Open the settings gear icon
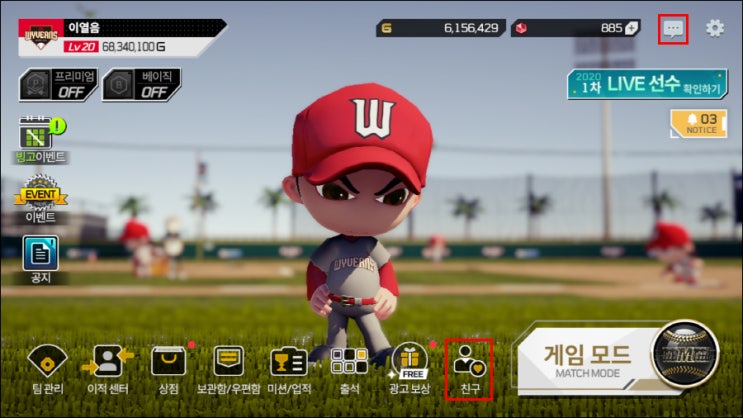 (715, 28)
